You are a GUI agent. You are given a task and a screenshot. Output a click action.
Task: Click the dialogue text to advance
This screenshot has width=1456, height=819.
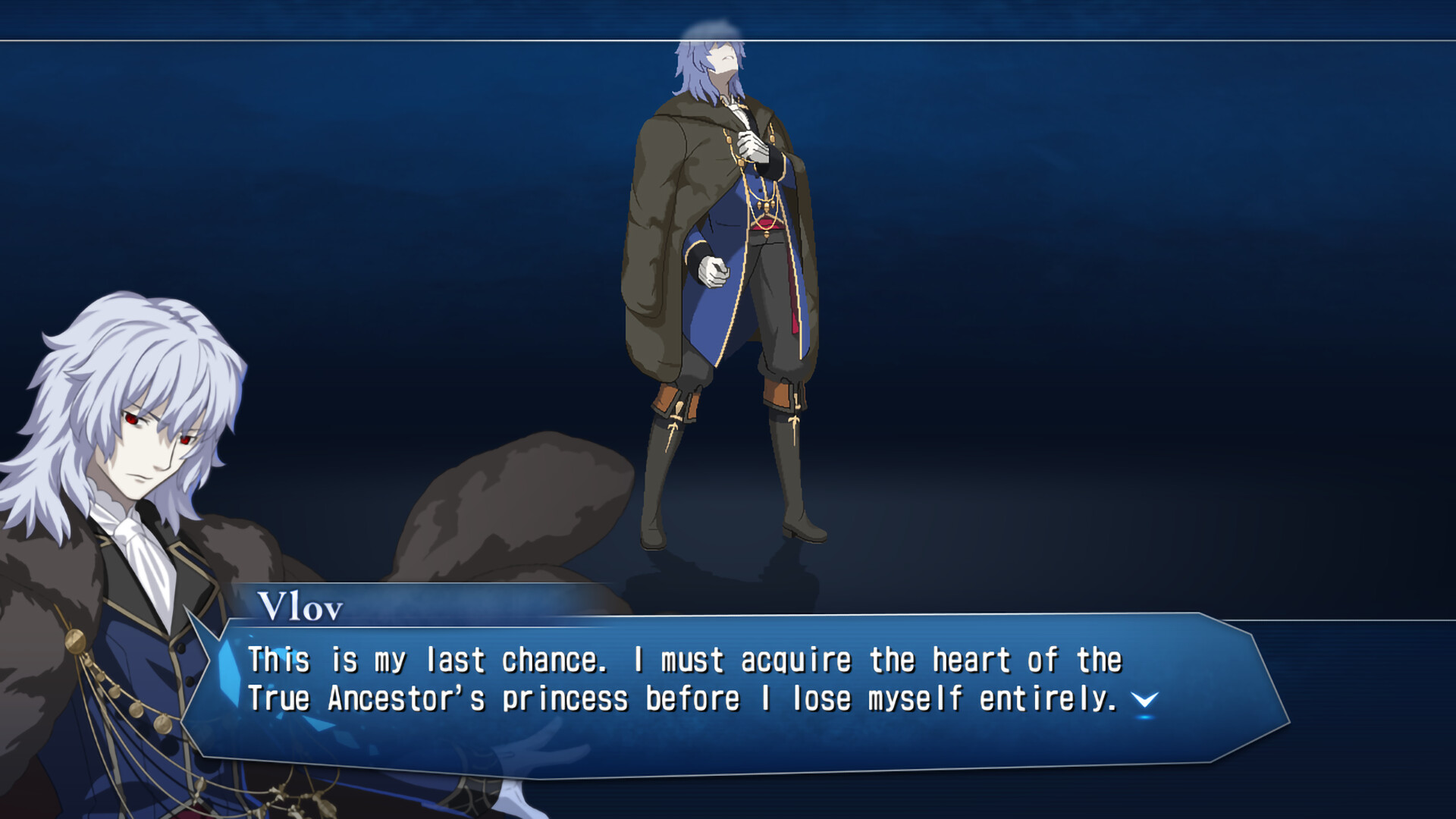click(x=682, y=682)
